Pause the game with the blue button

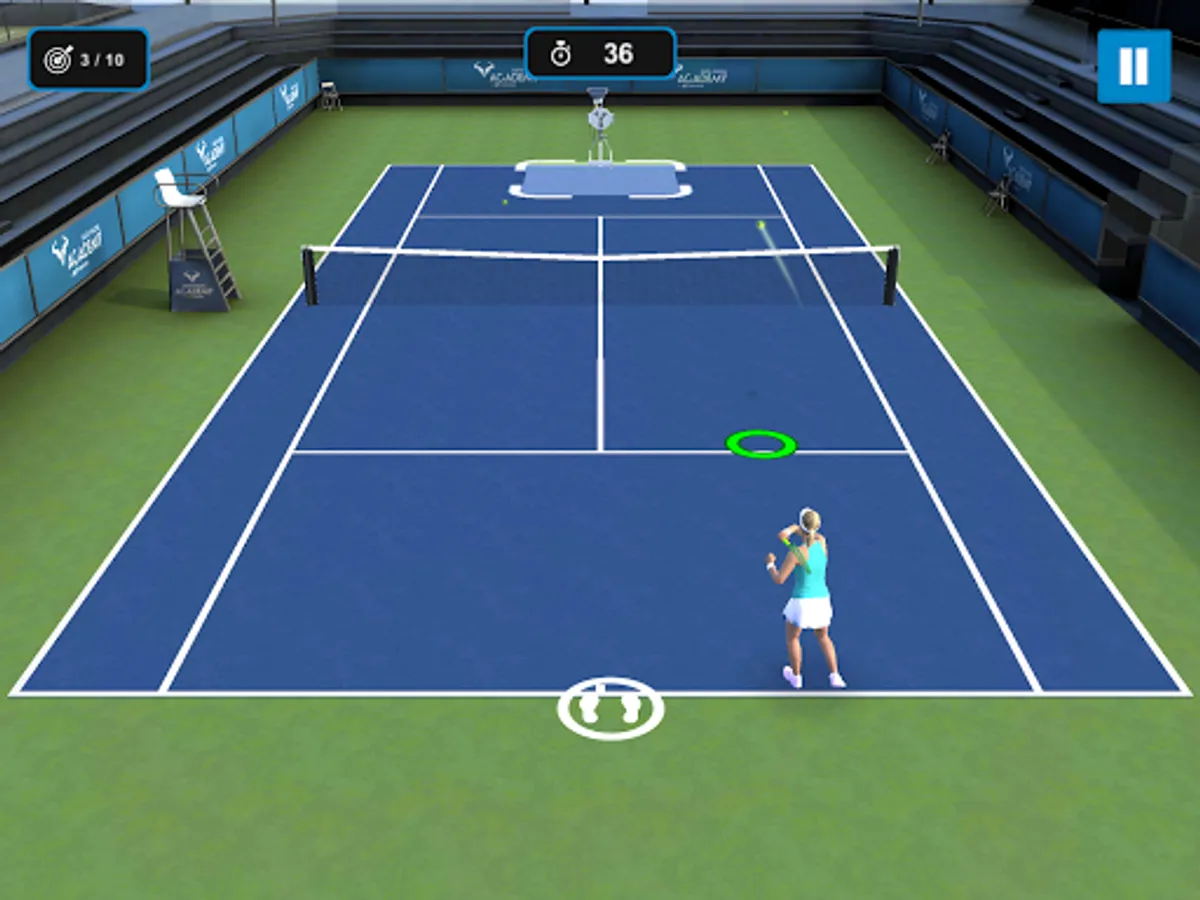(1133, 66)
